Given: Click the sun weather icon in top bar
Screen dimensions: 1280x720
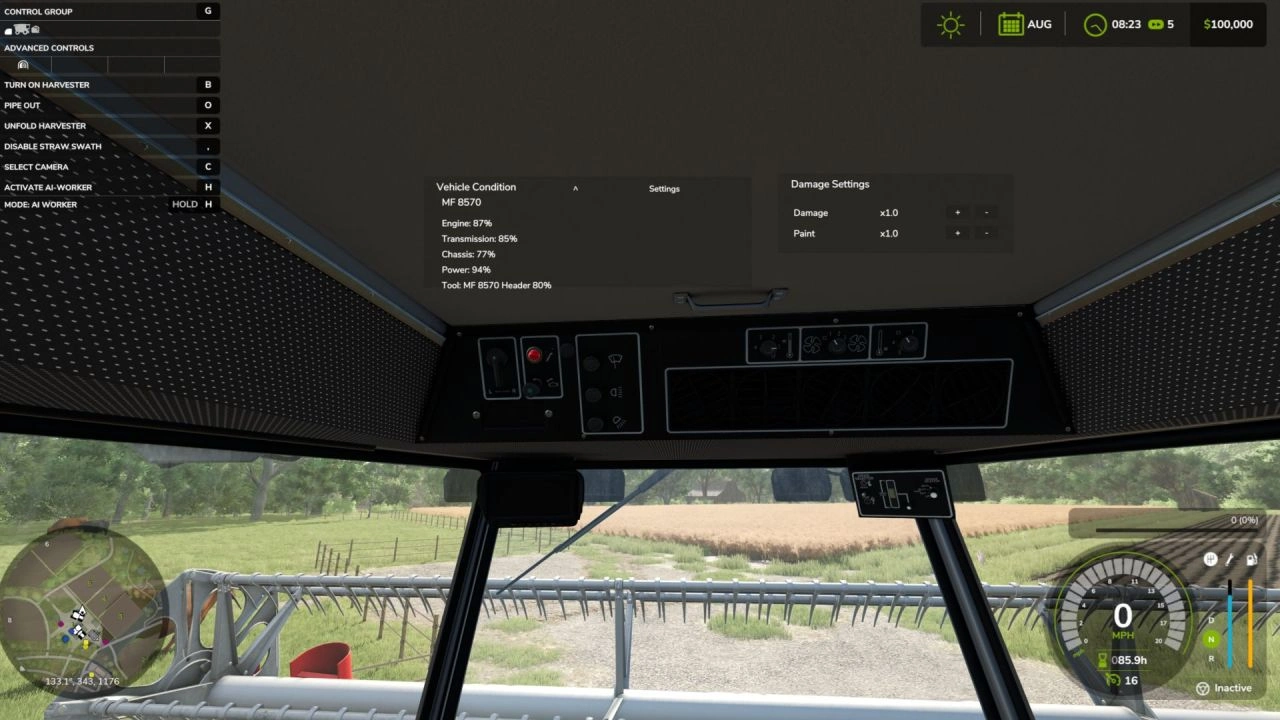Looking at the screenshot, I should pos(949,24).
